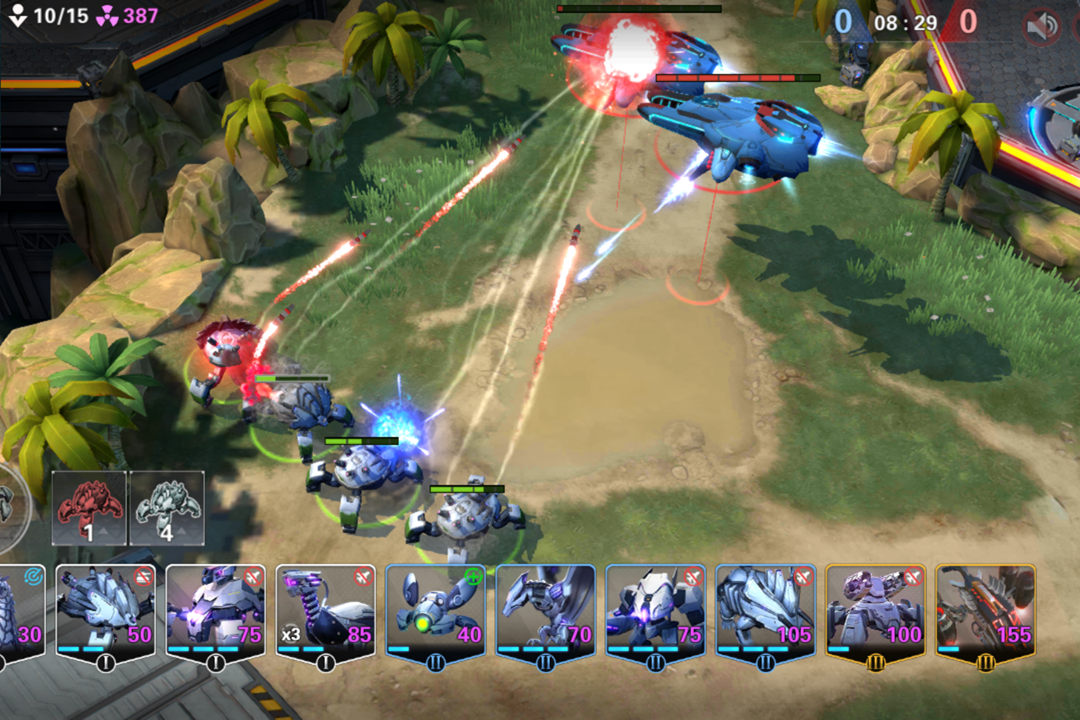Choose the 50-cost unit card
1080x720 pixels.
(x=105, y=610)
